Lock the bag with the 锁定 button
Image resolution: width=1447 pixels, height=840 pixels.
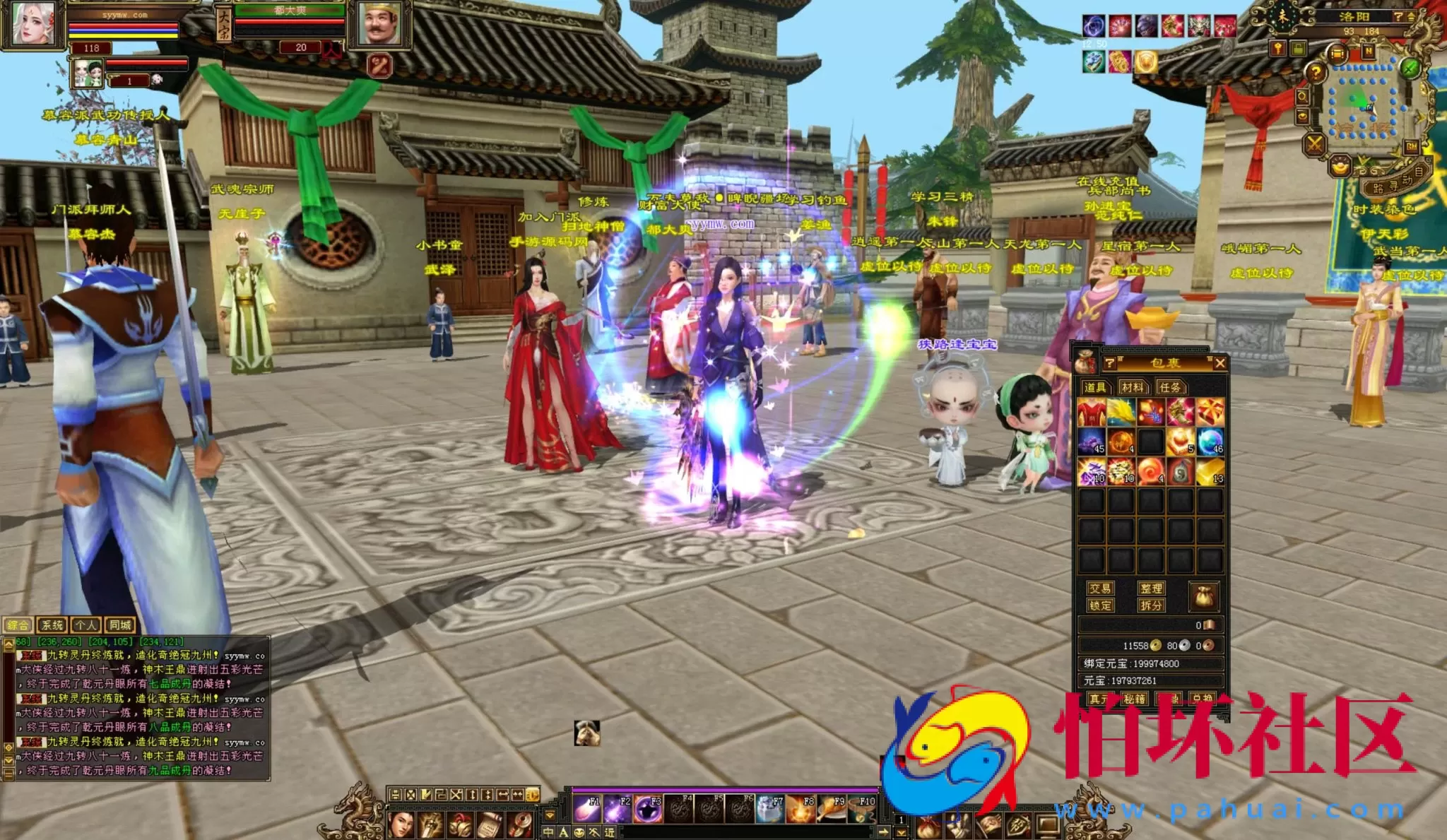tap(1100, 605)
